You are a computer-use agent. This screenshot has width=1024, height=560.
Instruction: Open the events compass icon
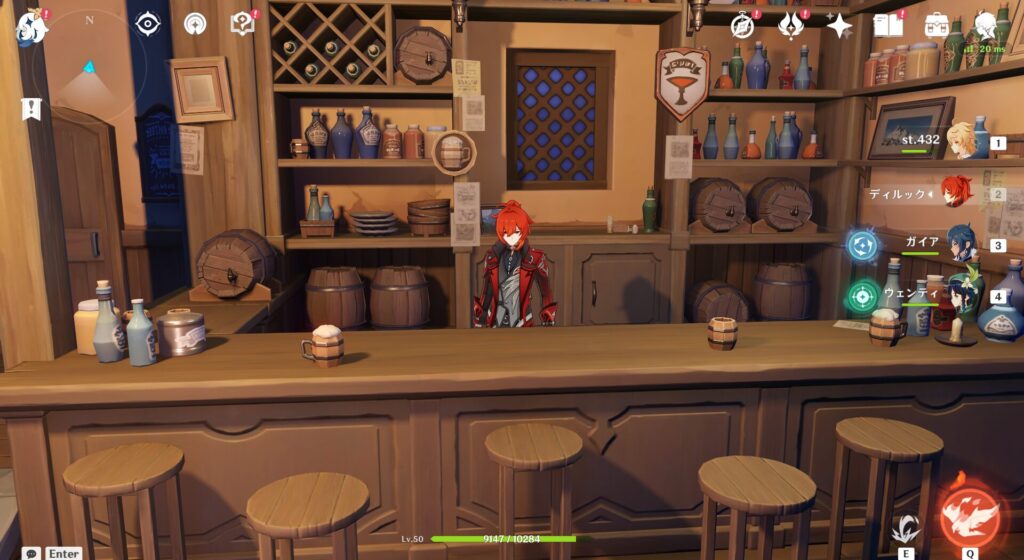[742, 25]
